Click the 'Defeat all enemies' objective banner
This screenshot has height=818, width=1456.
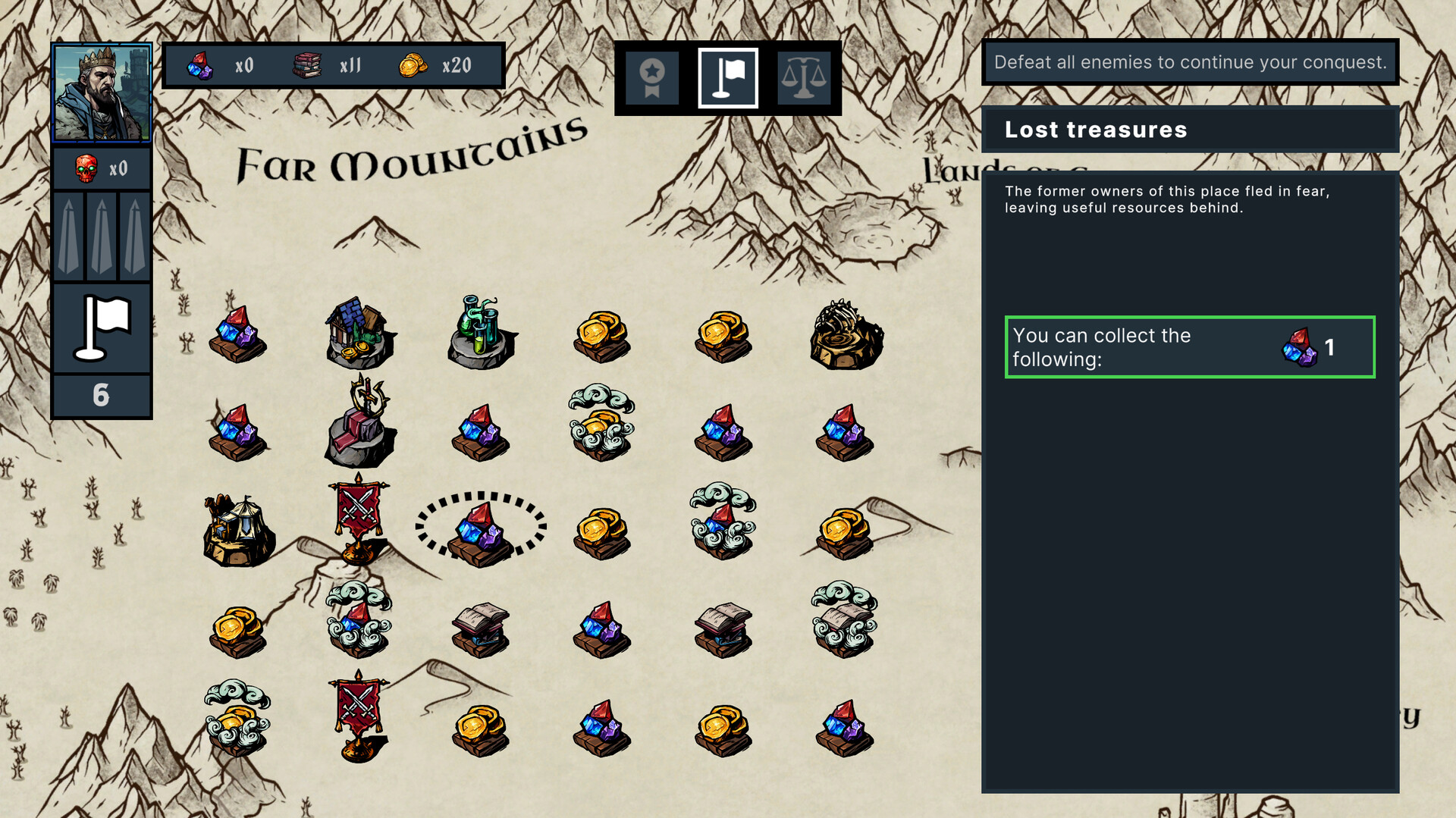pyautogui.click(x=1190, y=63)
